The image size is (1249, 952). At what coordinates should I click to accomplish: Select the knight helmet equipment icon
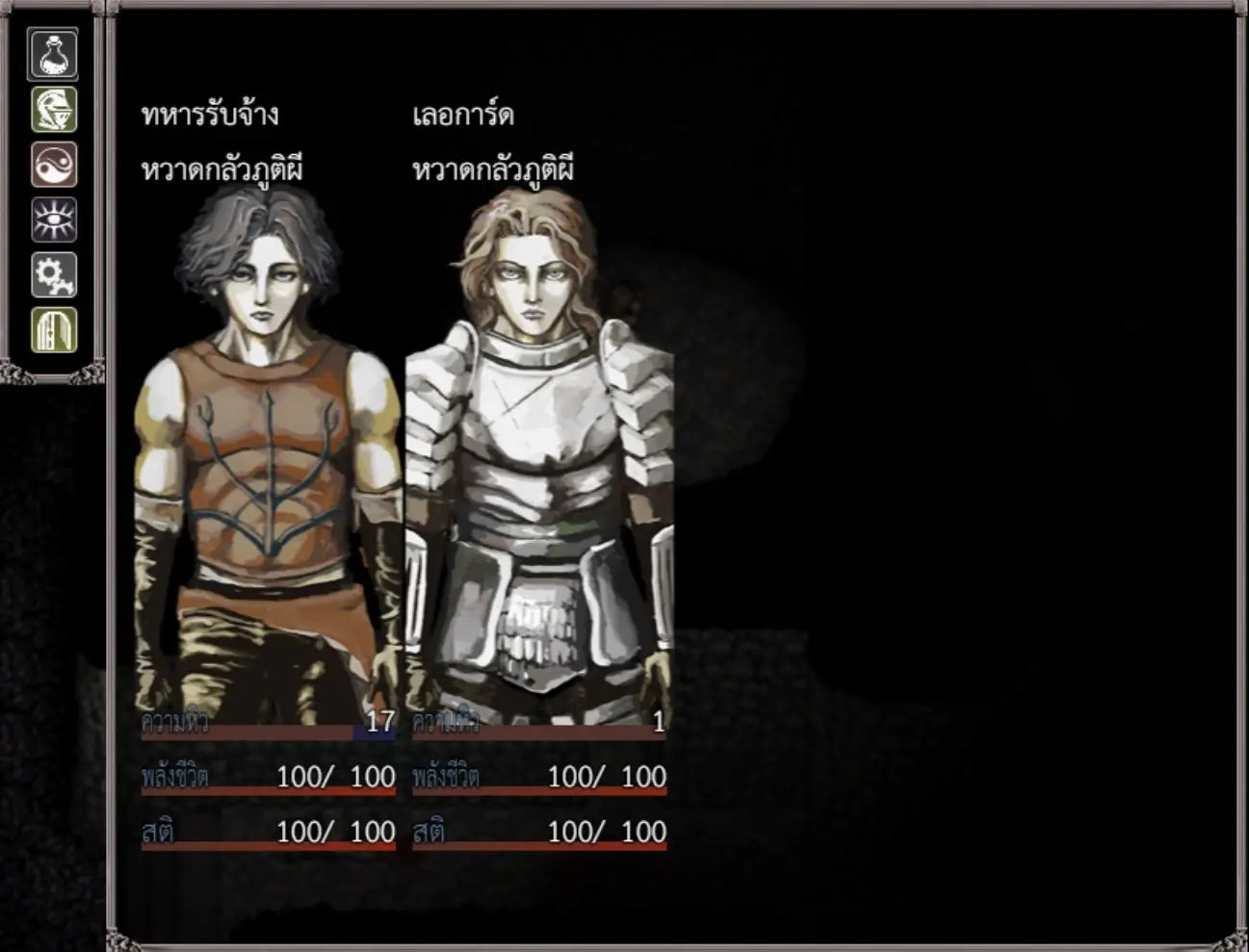coord(52,109)
